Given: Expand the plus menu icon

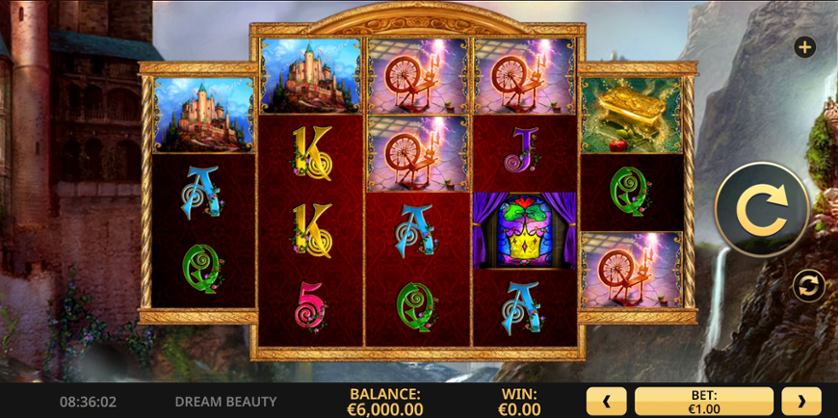Looking at the screenshot, I should point(804,47).
